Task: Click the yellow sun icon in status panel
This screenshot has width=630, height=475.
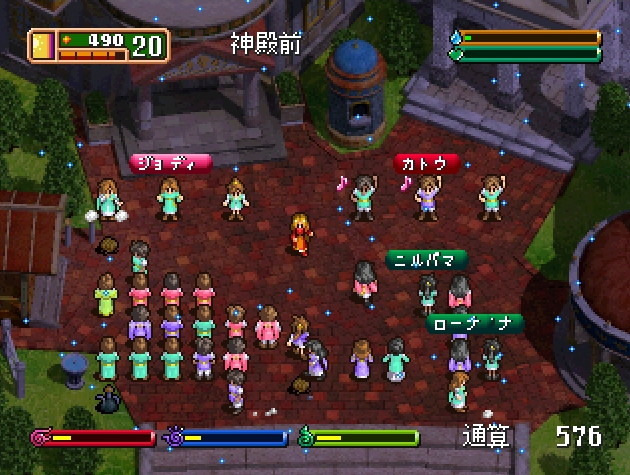Action: pos(42,45)
